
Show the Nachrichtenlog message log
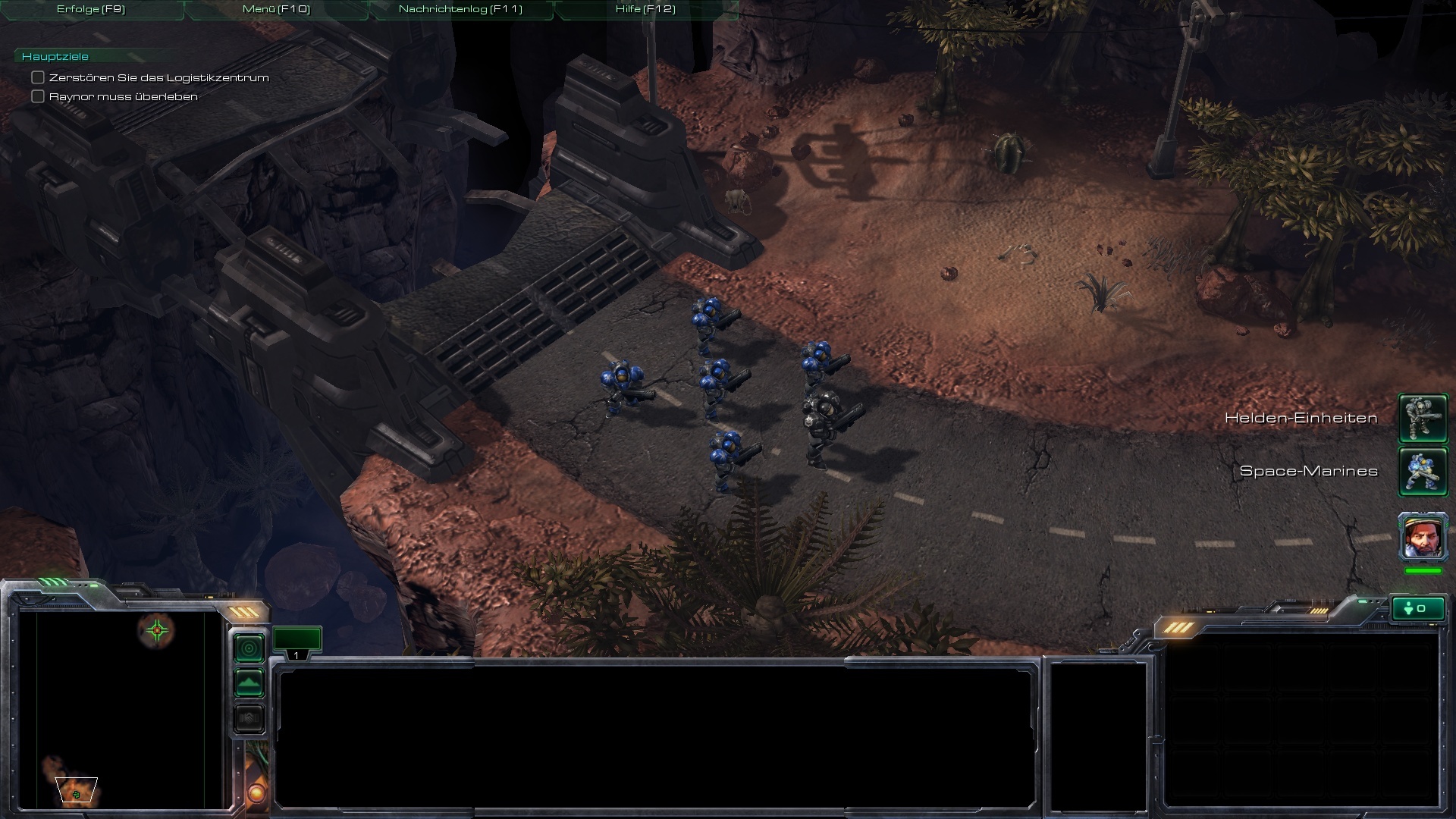460,9
